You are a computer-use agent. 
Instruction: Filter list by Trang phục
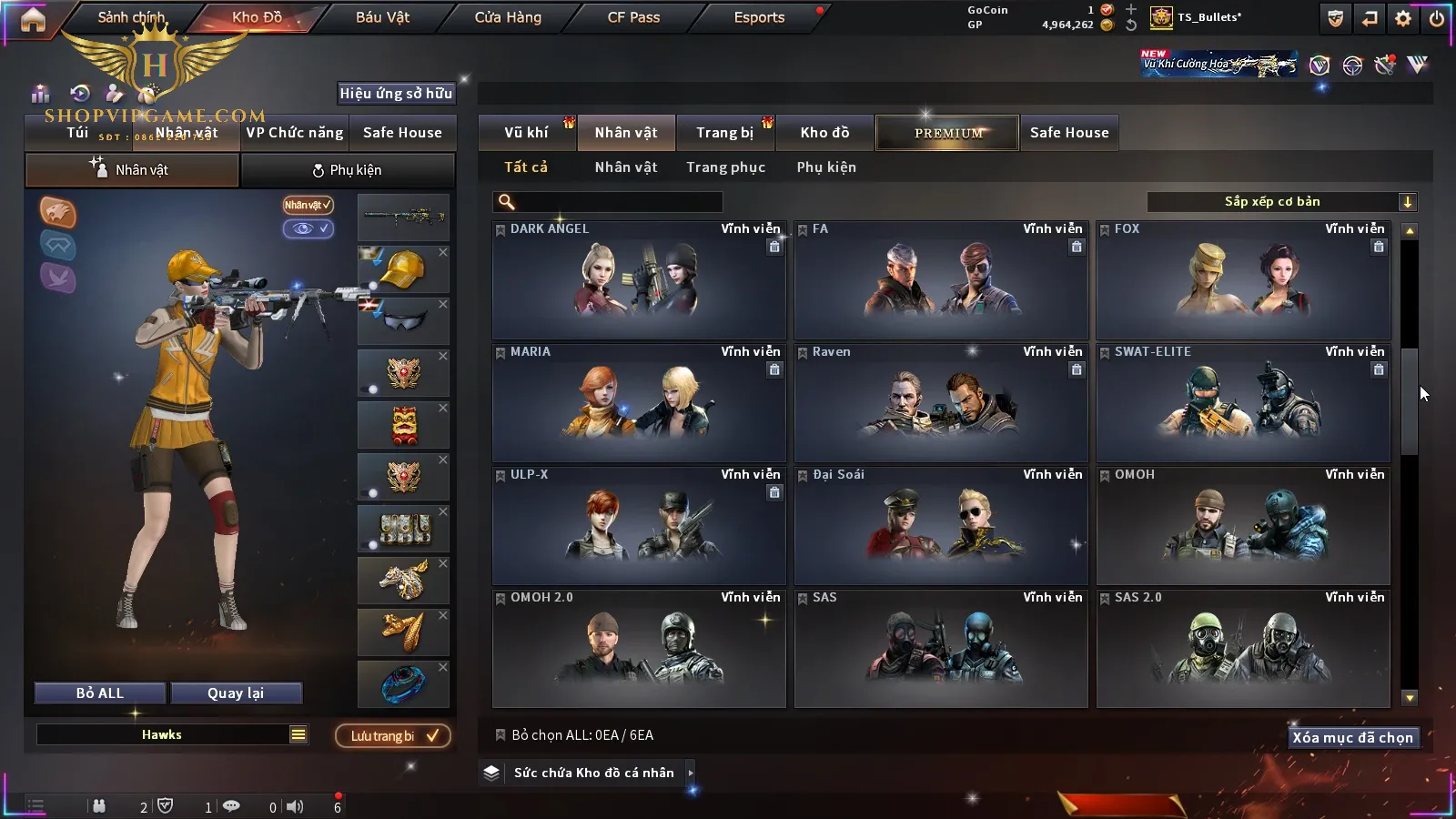point(725,167)
